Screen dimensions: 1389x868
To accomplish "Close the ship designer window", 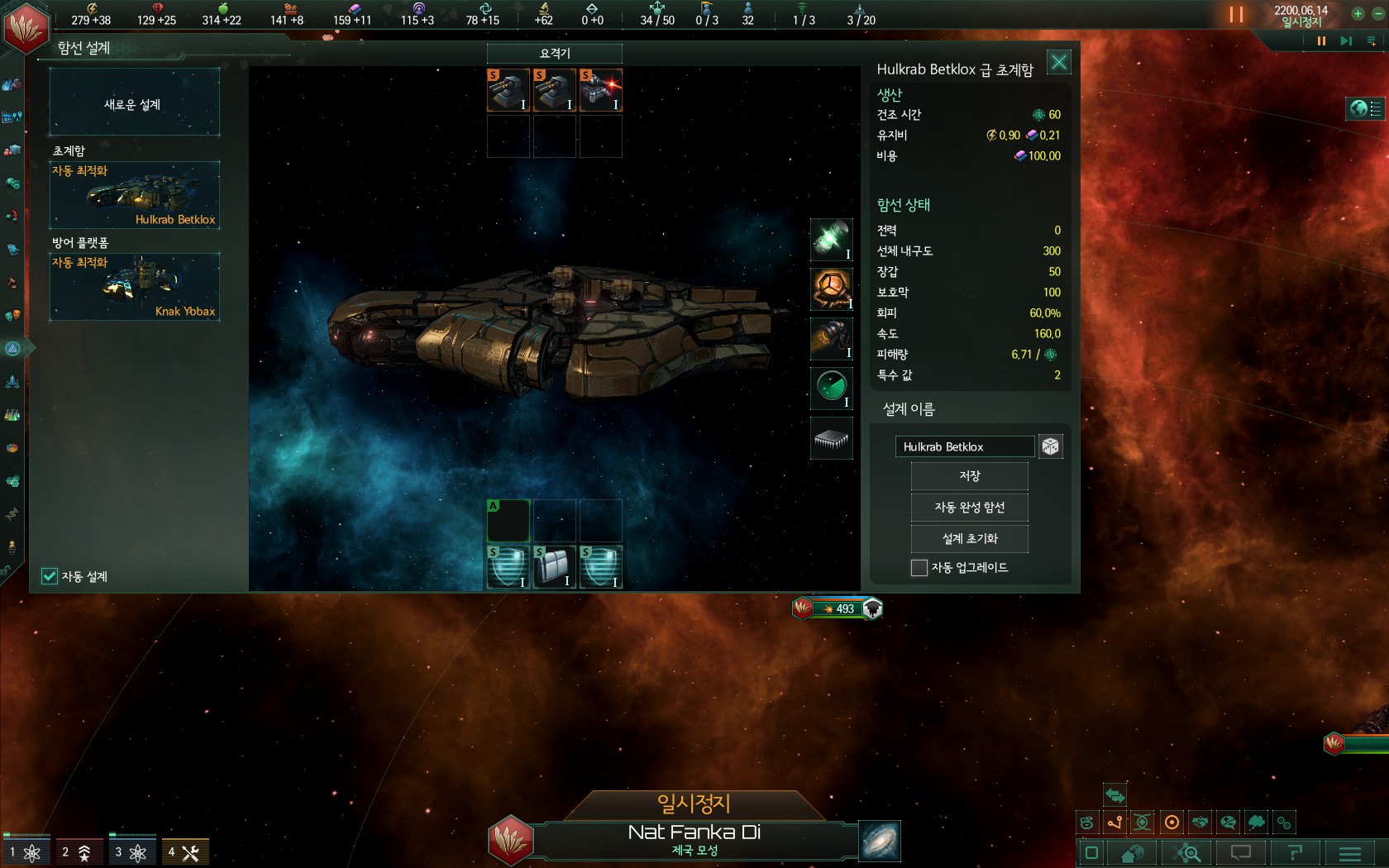I will (x=1058, y=62).
